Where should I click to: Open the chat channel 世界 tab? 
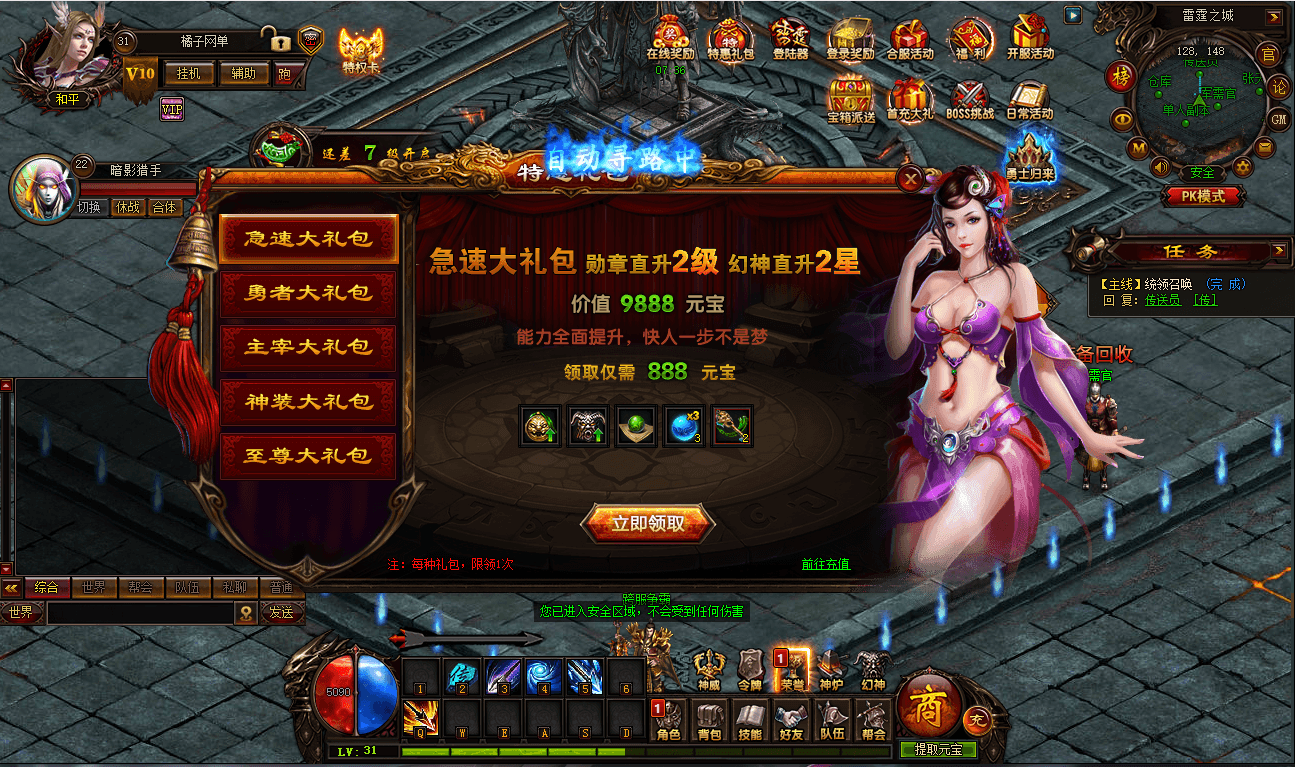tap(95, 588)
